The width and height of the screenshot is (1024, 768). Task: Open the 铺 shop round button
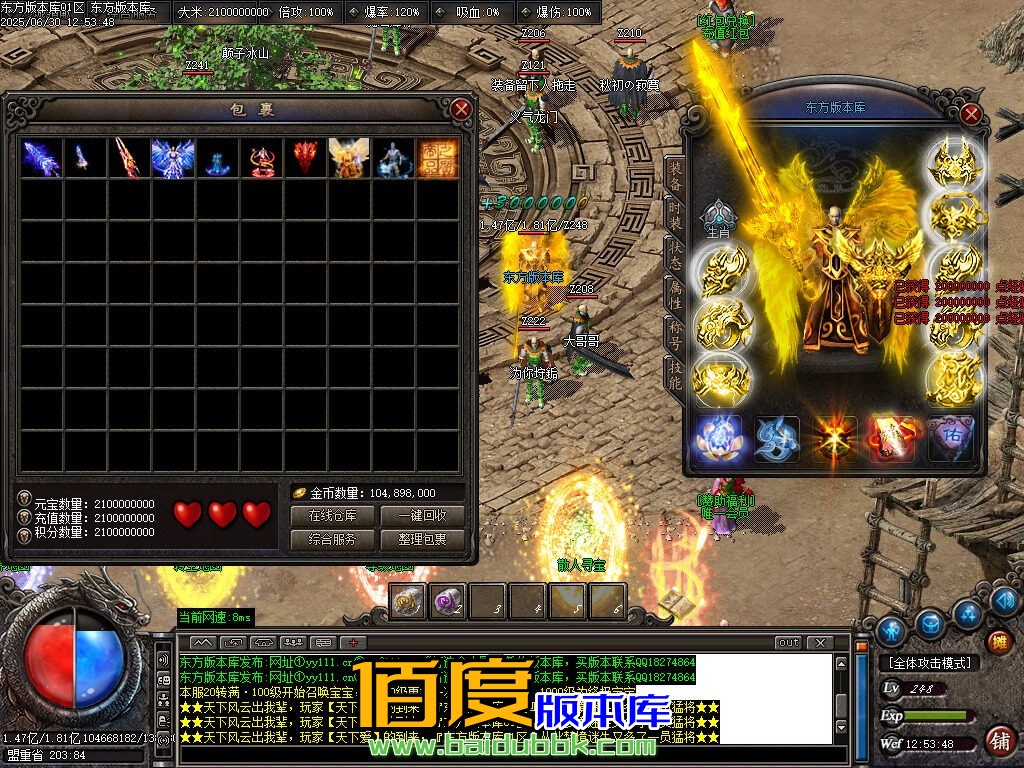998,741
